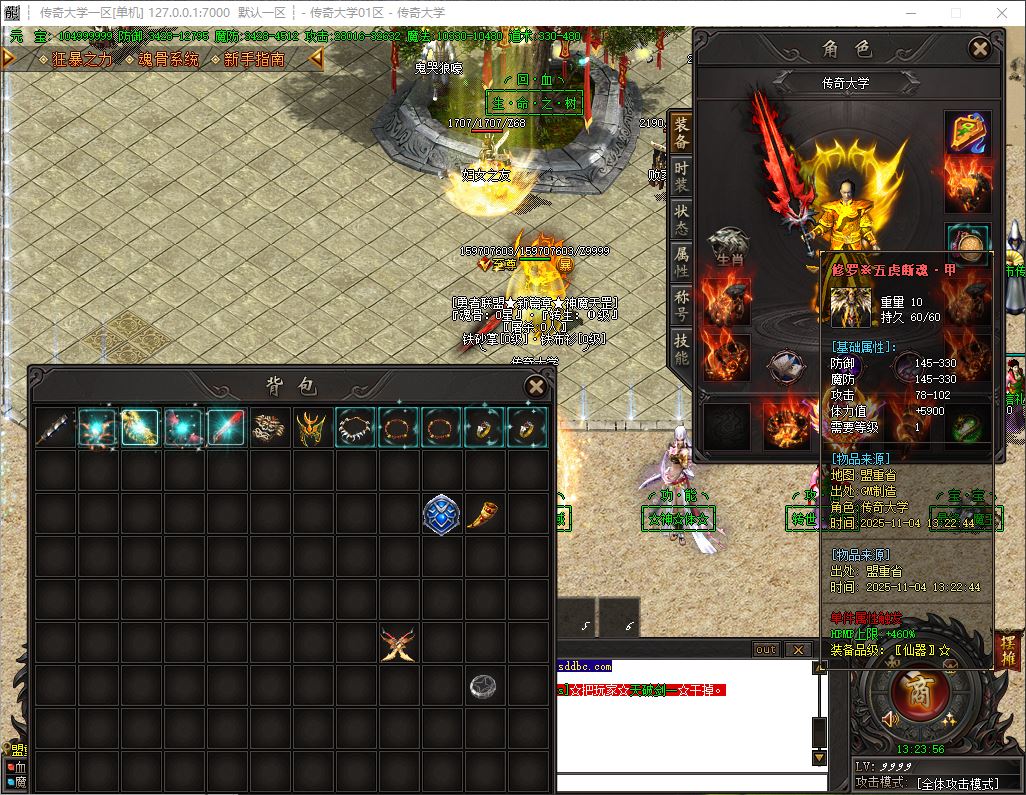Open the 属性 attributes tab
1026x795 pixels.
[x=681, y=262]
